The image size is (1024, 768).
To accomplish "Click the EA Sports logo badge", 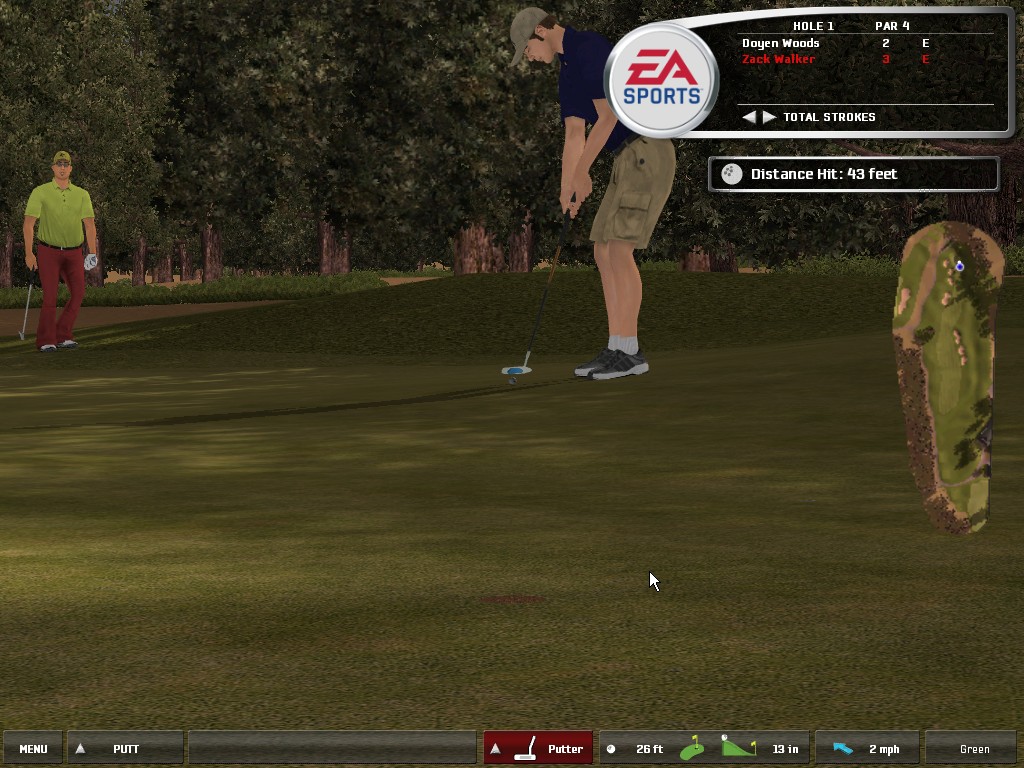I will pos(661,80).
